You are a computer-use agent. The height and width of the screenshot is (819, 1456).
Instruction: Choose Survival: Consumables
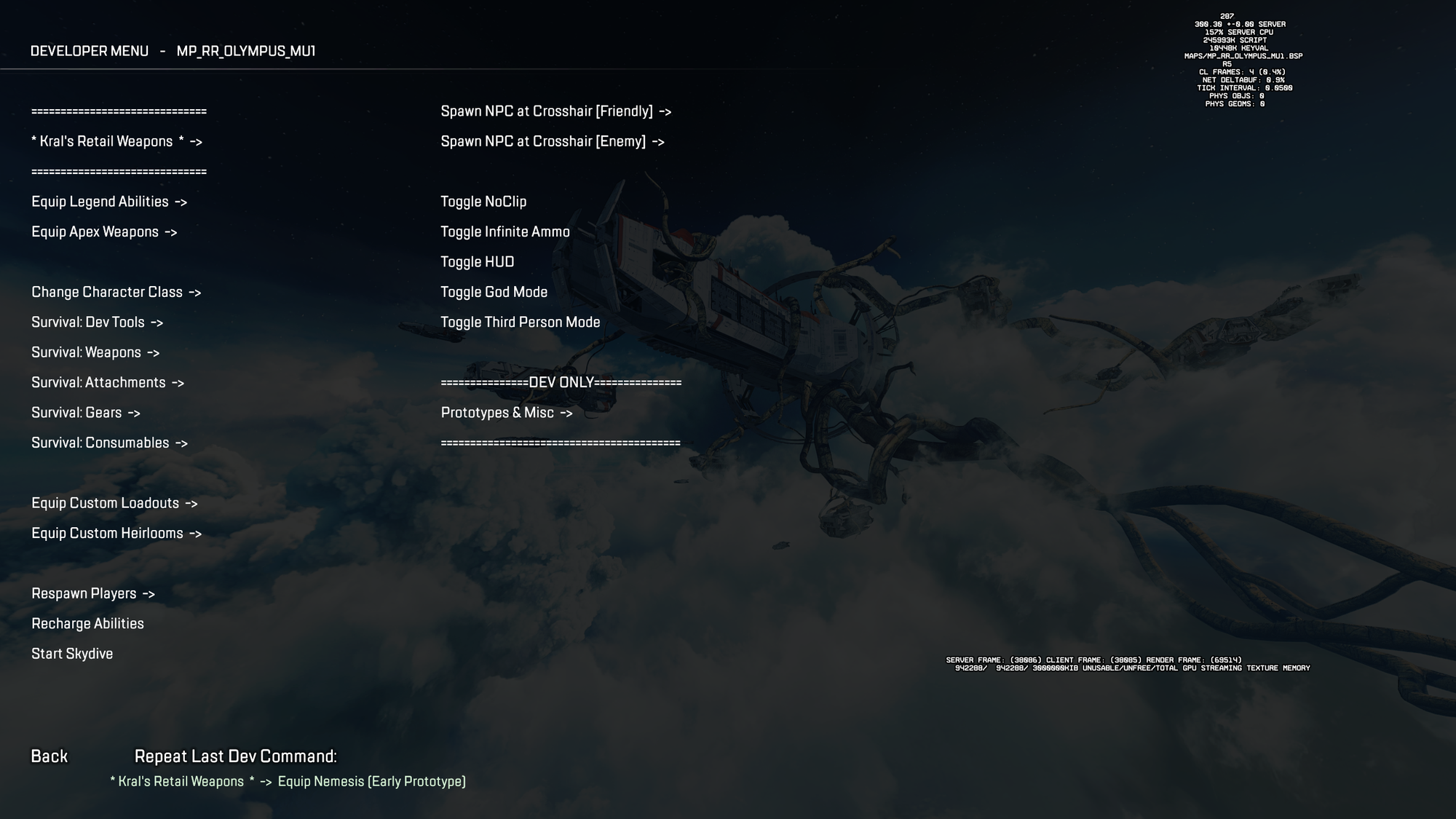(x=109, y=443)
